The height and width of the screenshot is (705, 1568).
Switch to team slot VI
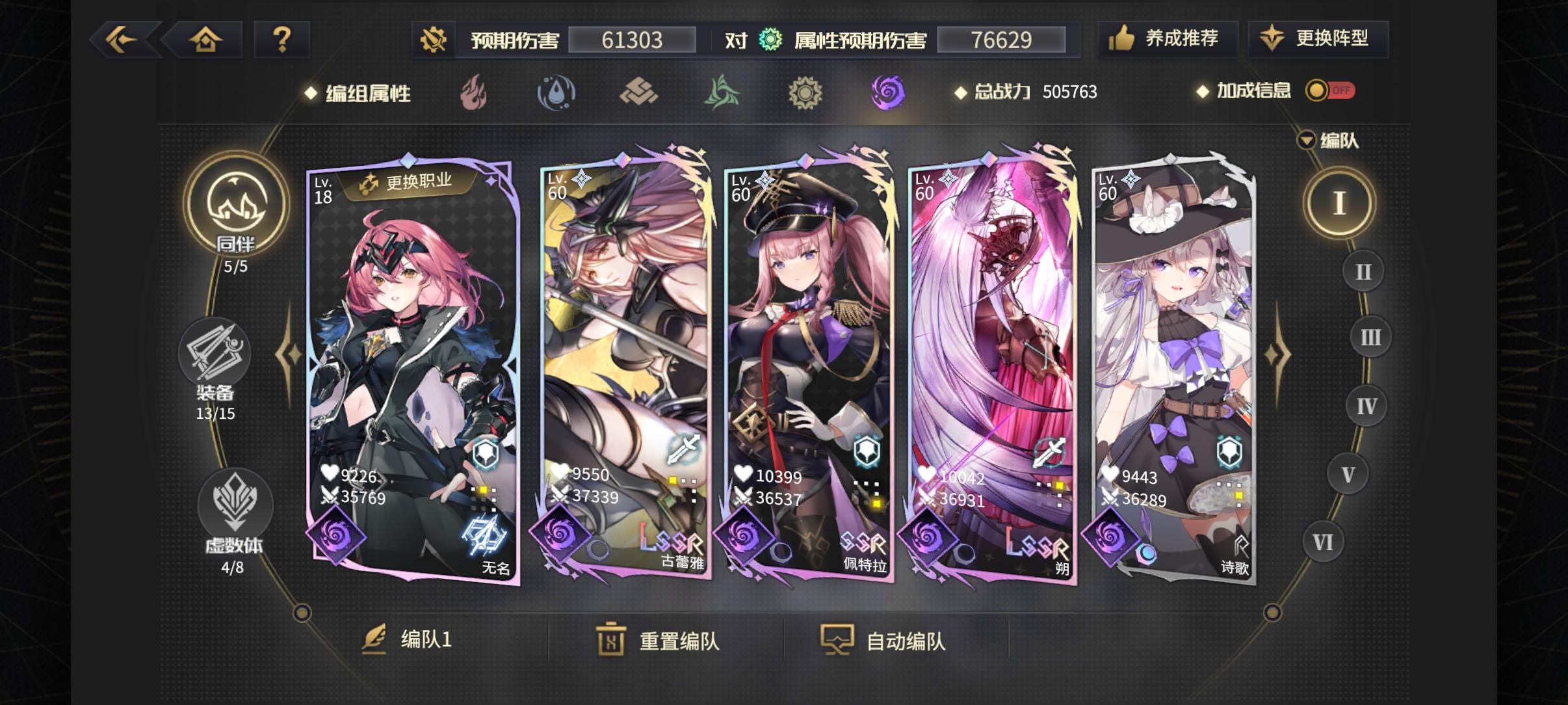tap(1324, 541)
